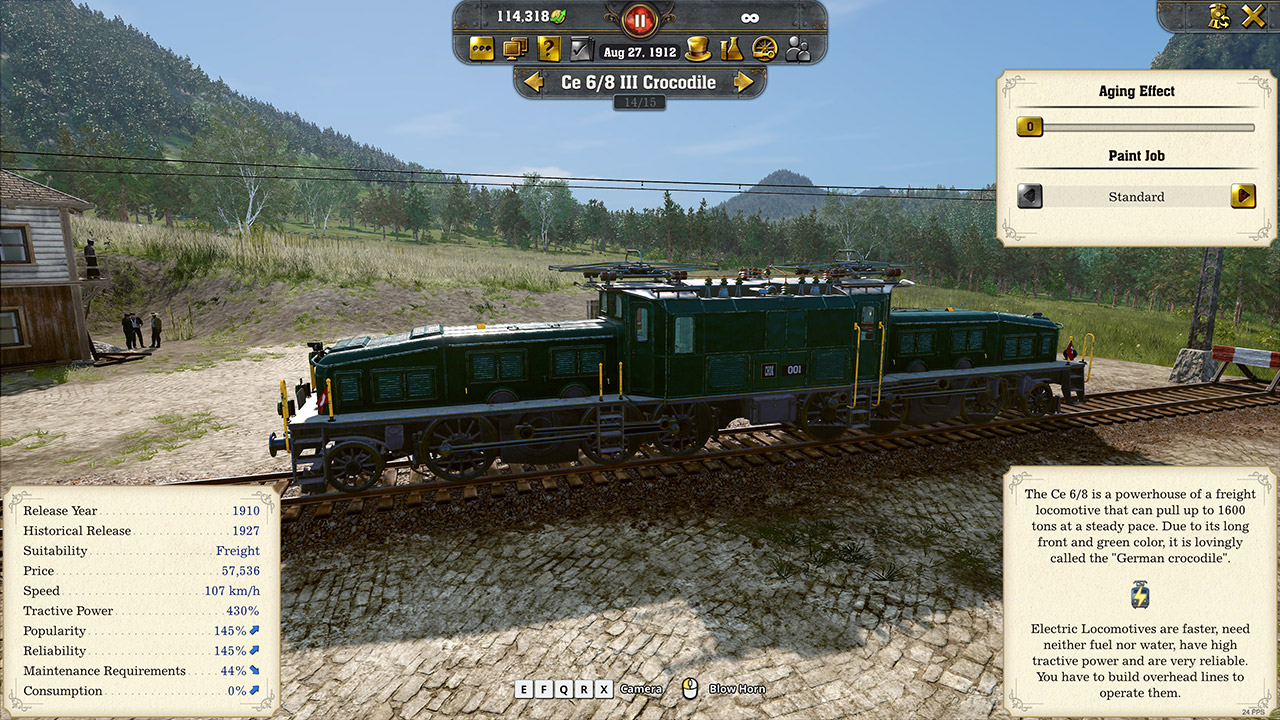Screen dimensions: 1280x720
Task: Select the next Paint Job option
Action: (x=1242, y=196)
